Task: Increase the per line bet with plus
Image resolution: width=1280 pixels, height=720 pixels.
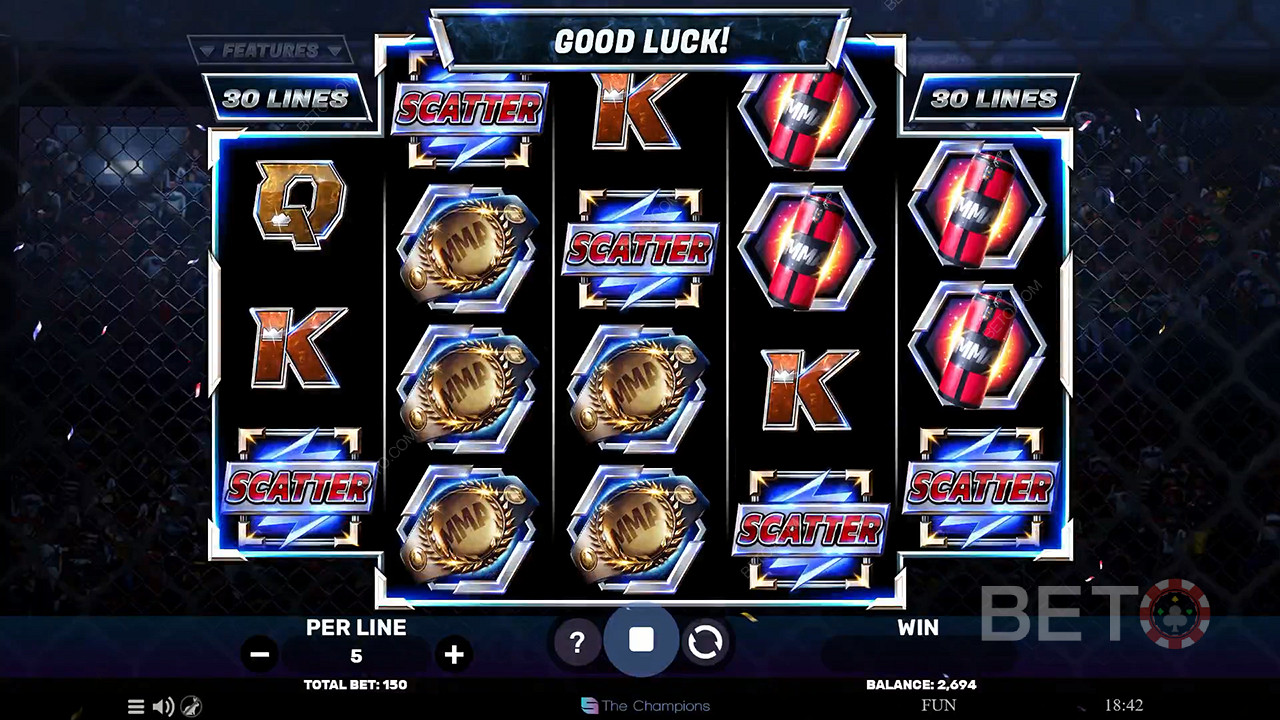Action: (x=454, y=655)
